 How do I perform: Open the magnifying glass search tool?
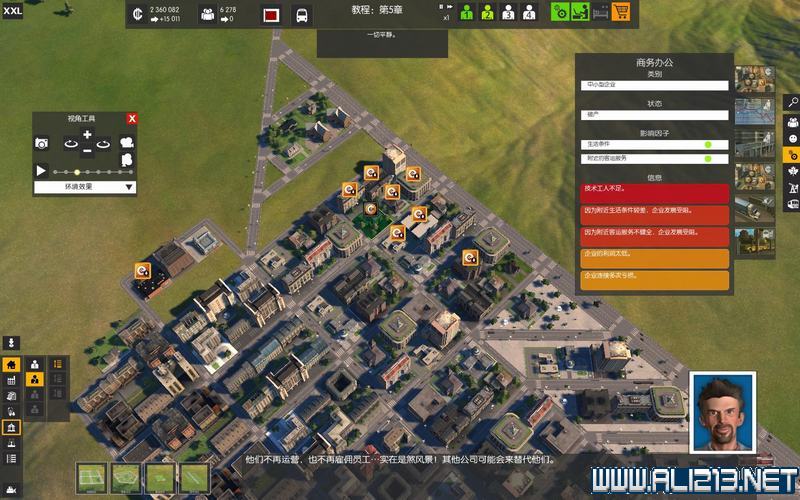[791, 101]
